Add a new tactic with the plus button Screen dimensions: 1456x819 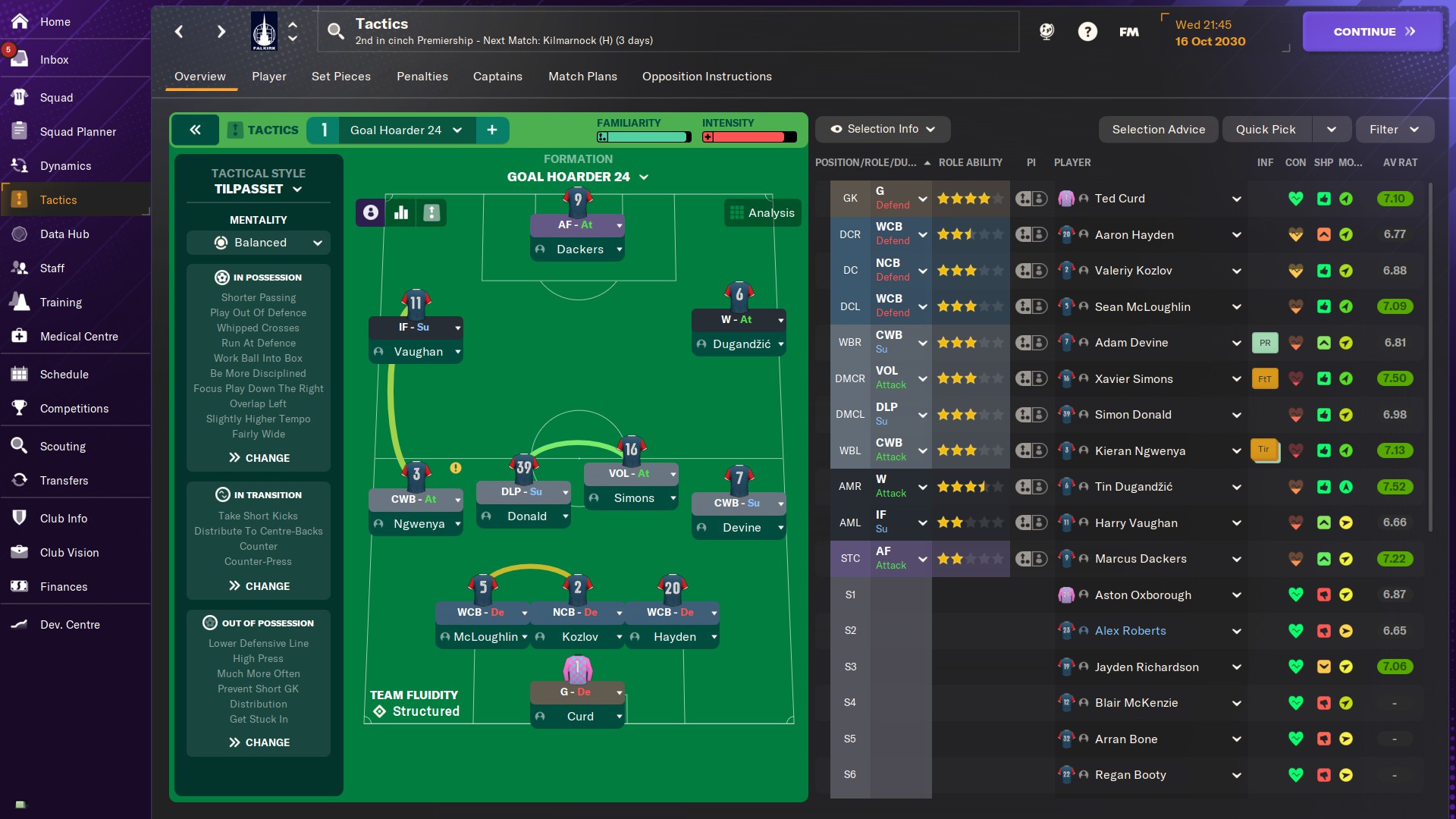pyautogui.click(x=492, y=130)
